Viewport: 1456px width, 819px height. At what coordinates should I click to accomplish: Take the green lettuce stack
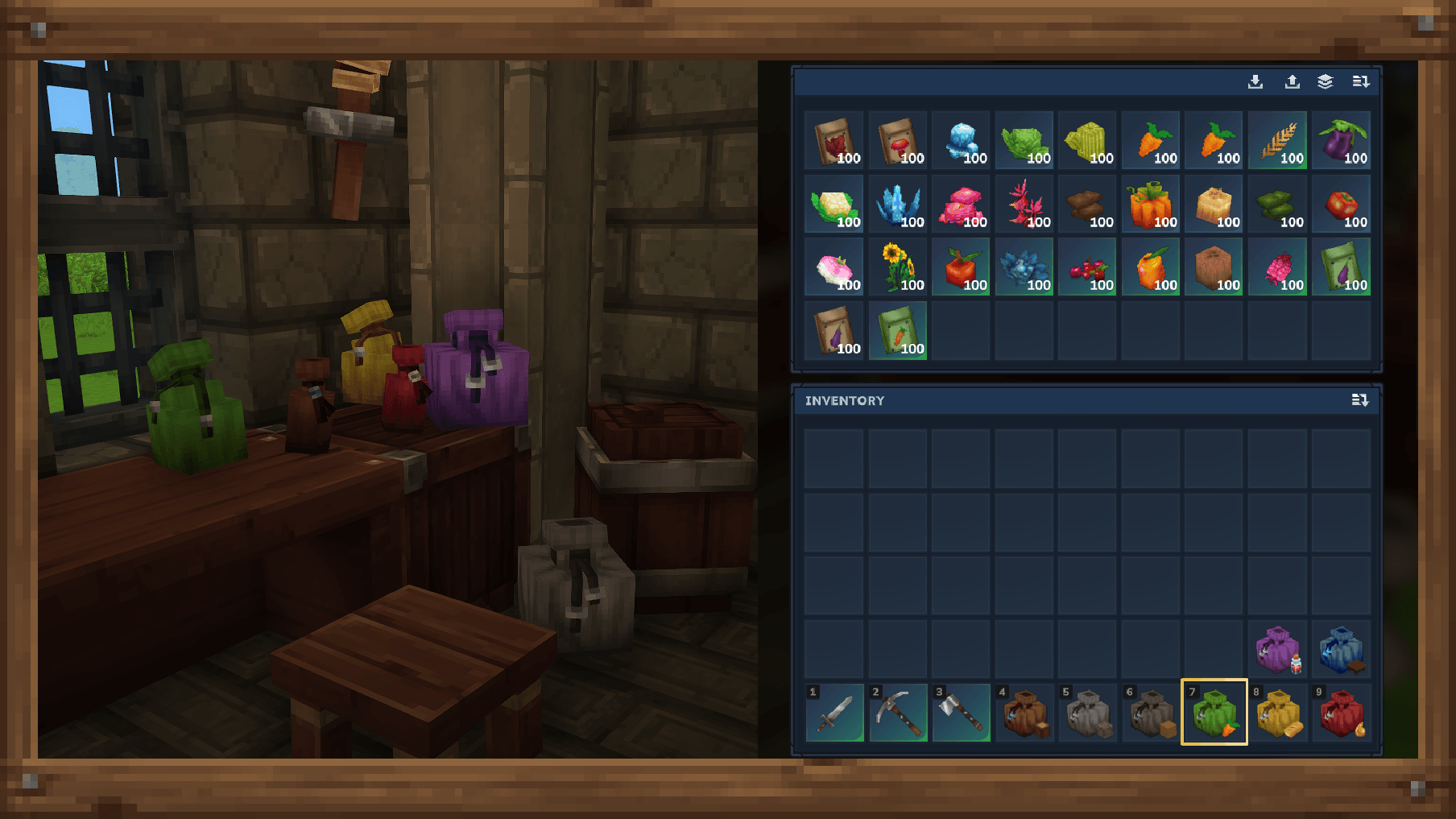(x=1024, y=141)
